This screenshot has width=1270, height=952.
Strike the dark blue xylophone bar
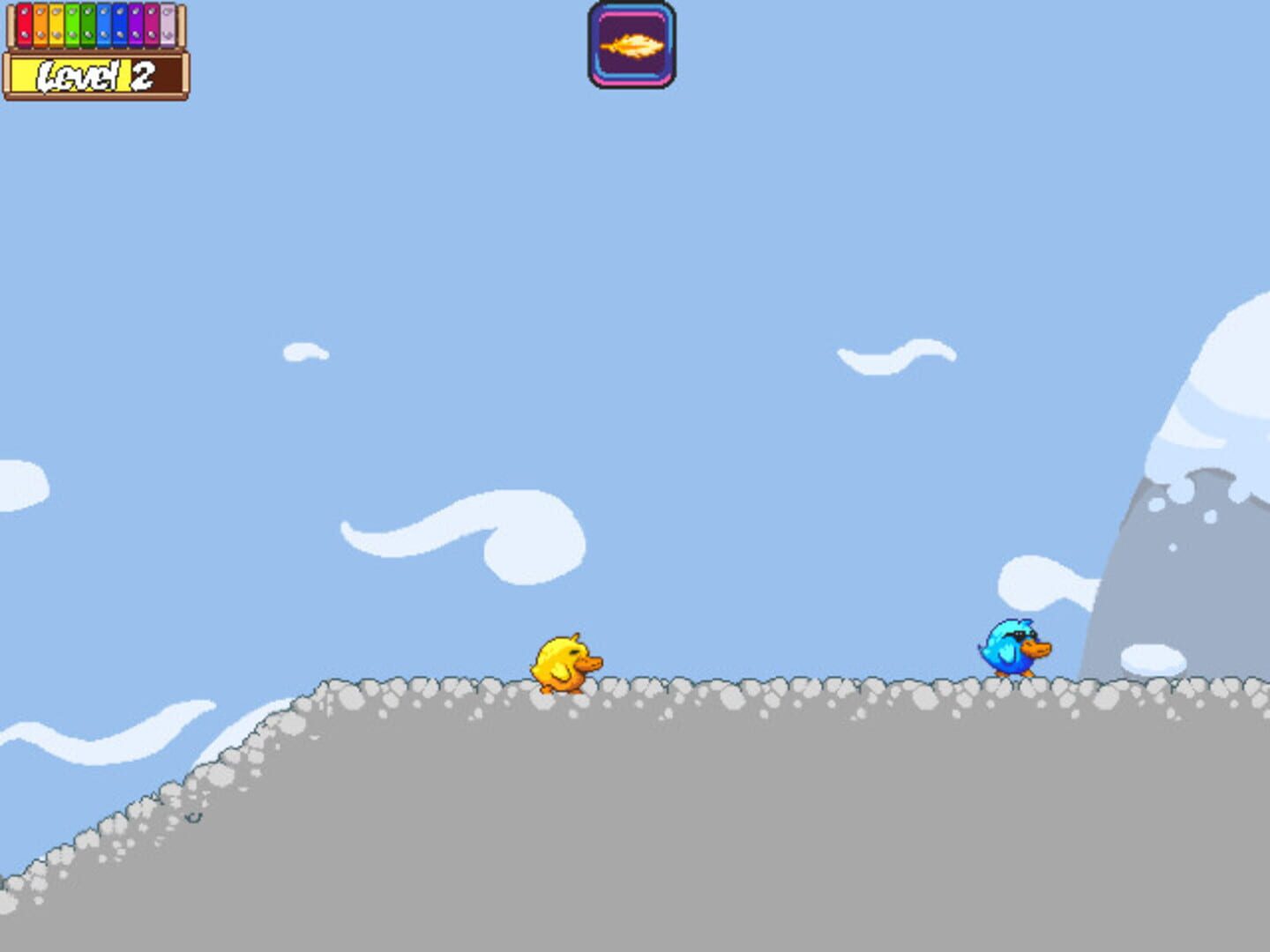(118, 25)
